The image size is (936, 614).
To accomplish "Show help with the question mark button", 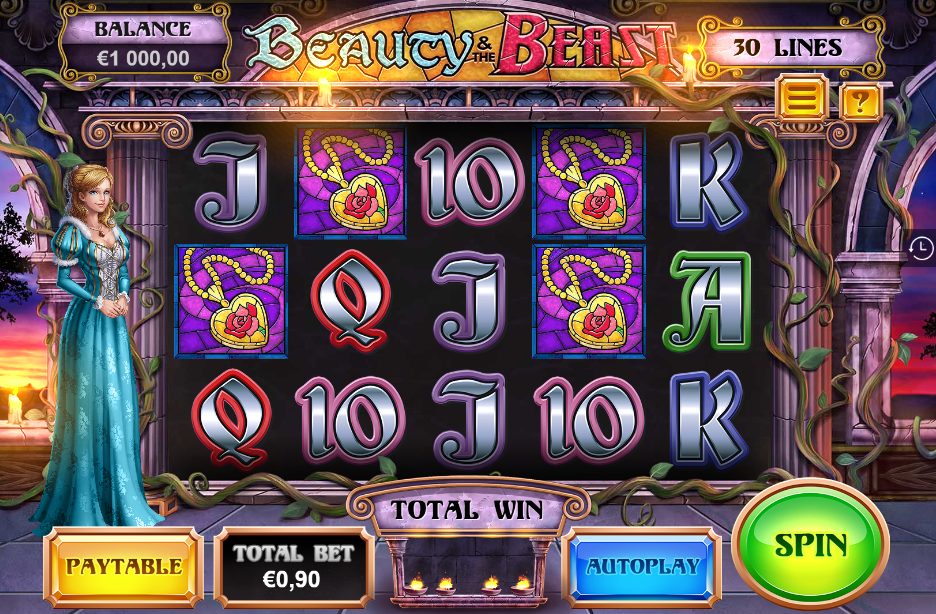I will click(859, 101).
